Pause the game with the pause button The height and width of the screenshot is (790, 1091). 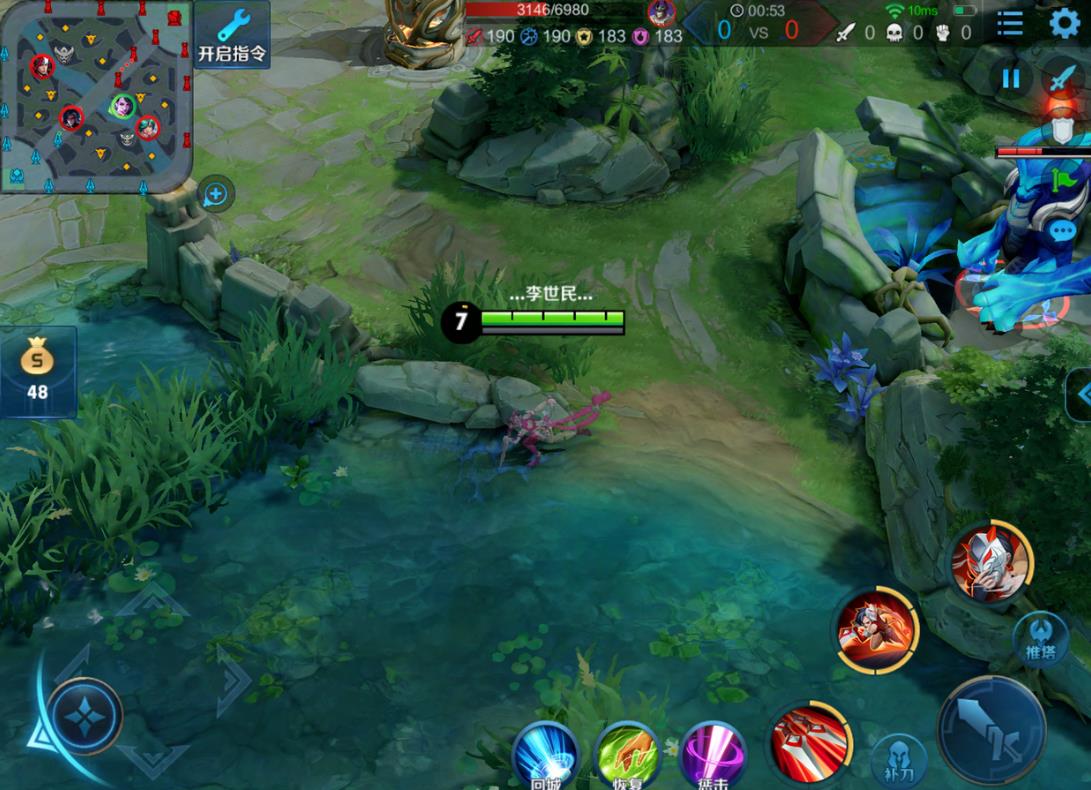pos(1011,78)
